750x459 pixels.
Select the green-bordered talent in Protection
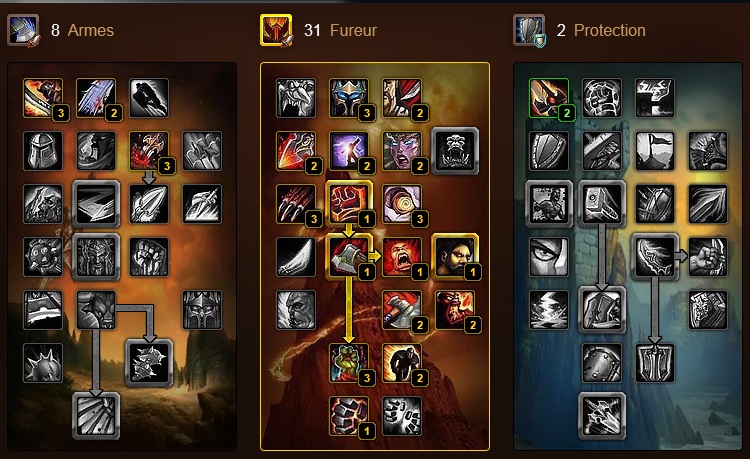click(549, 98)
